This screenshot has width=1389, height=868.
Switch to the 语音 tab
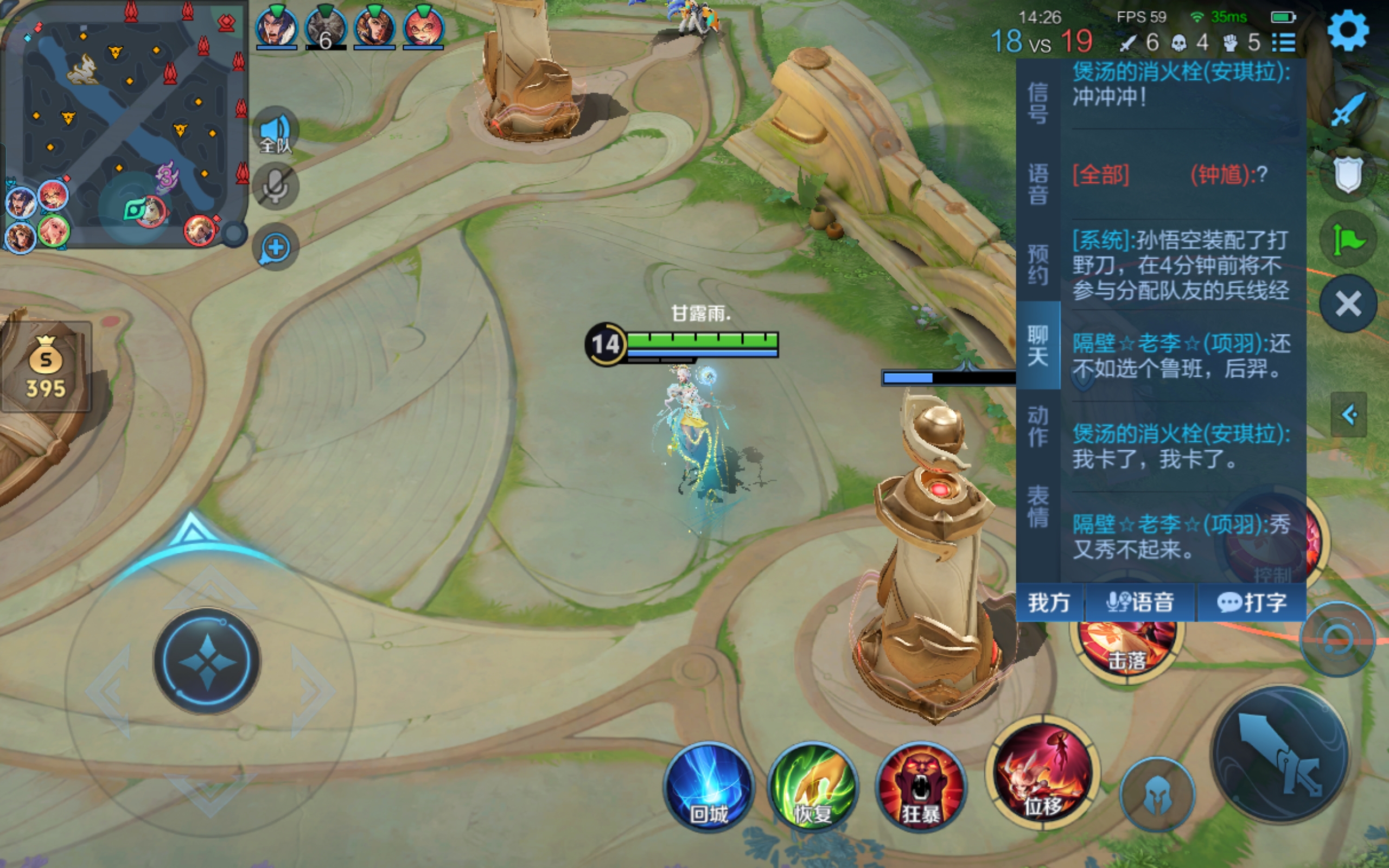tap(1037, 184)
